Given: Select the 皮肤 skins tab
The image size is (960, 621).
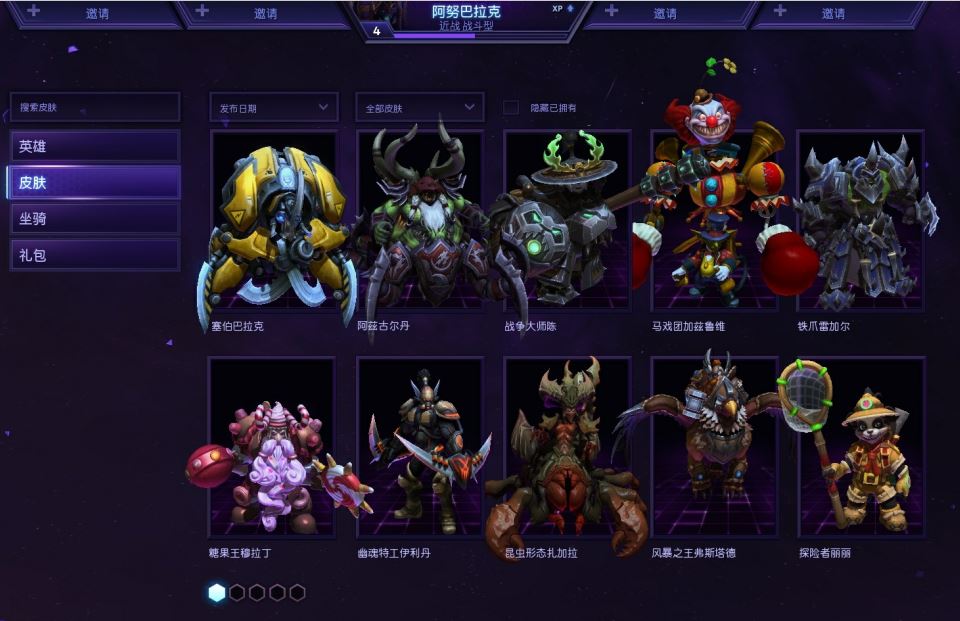Looking at the screenshot, I should tap(94, 183).
